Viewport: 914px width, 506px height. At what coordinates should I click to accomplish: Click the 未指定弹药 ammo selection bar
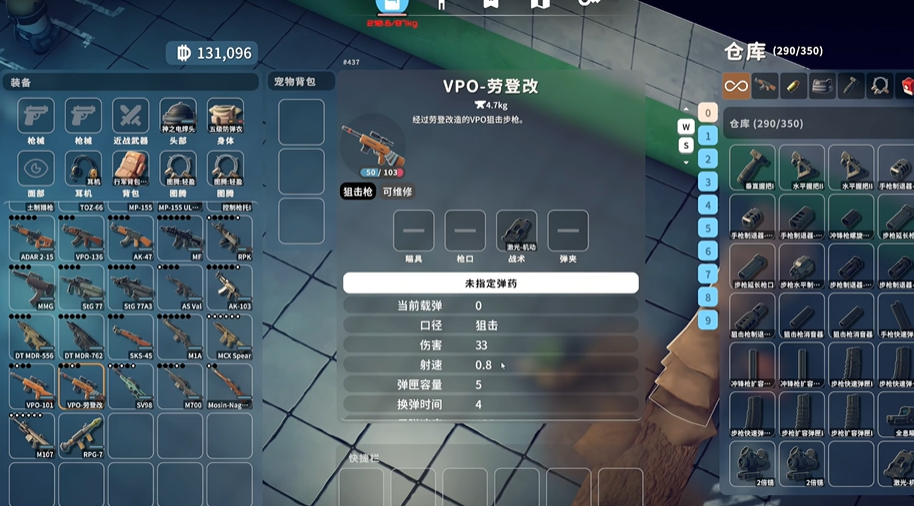[x=490, y=283]
